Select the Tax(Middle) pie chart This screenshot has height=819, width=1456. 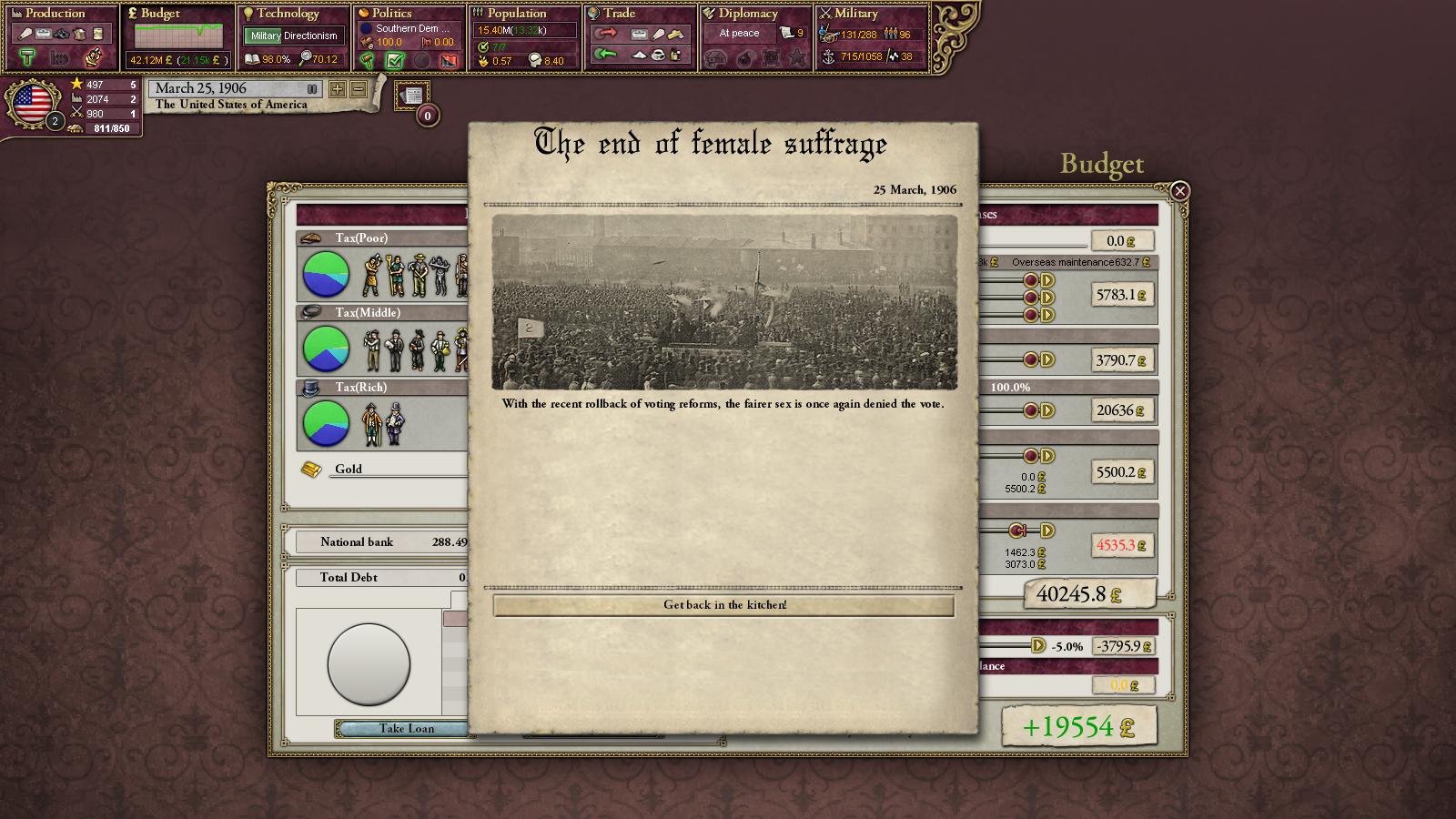(x=325, y=349)
